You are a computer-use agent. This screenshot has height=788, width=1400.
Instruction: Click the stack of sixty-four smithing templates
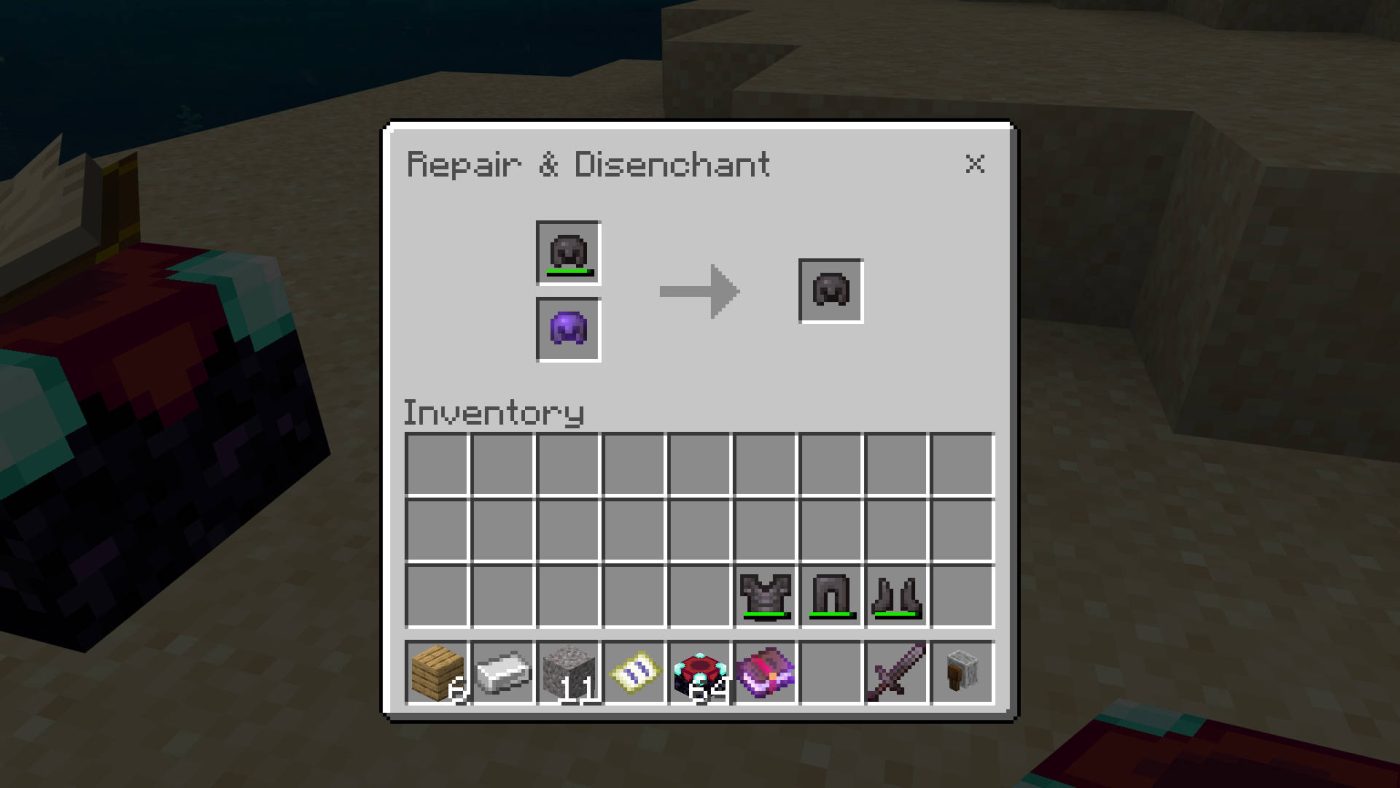[700, 671]
